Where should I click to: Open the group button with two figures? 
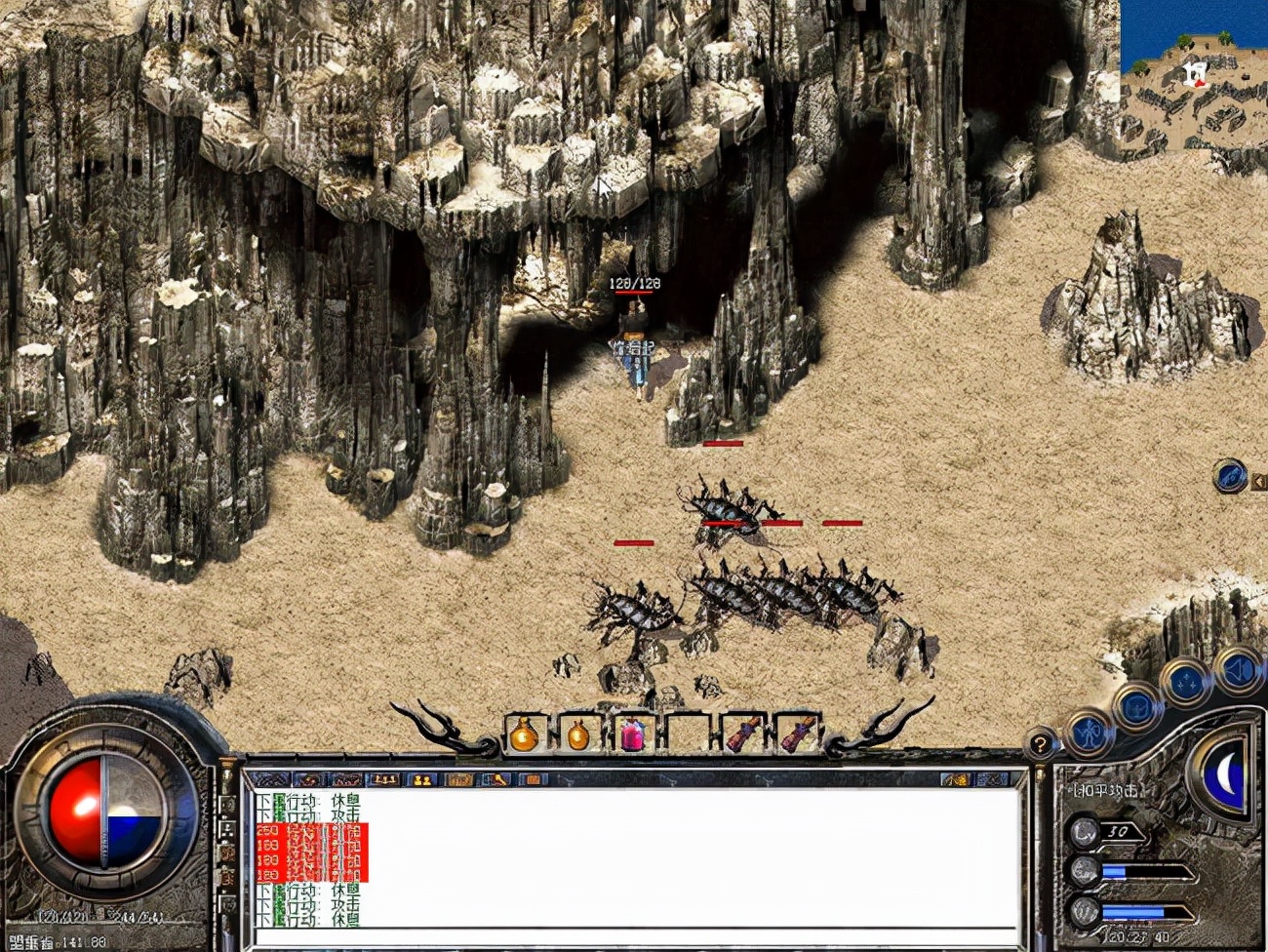[x=421, y=779]
